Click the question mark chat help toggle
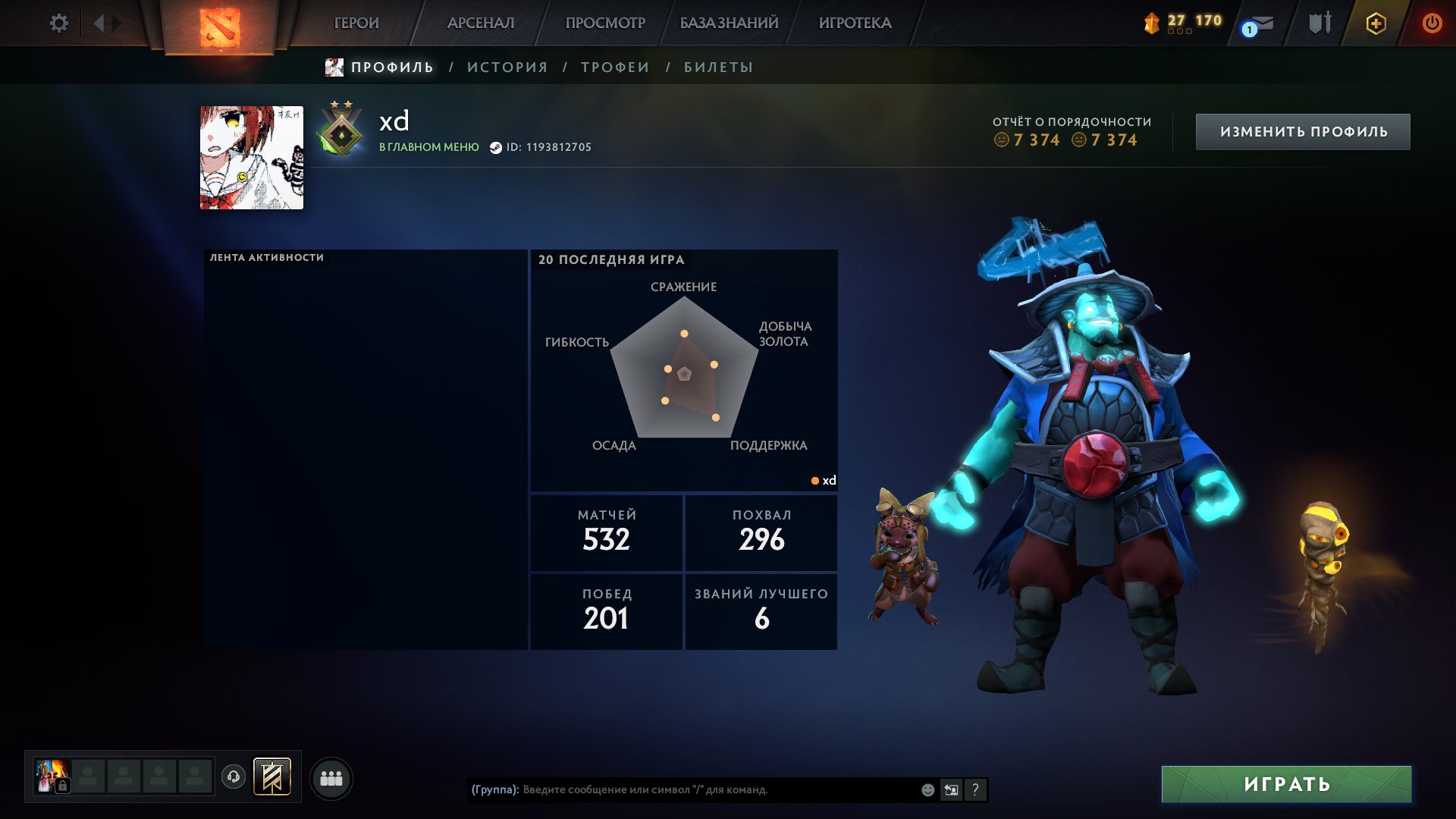The image size is (1456, 819). point(975,789)
